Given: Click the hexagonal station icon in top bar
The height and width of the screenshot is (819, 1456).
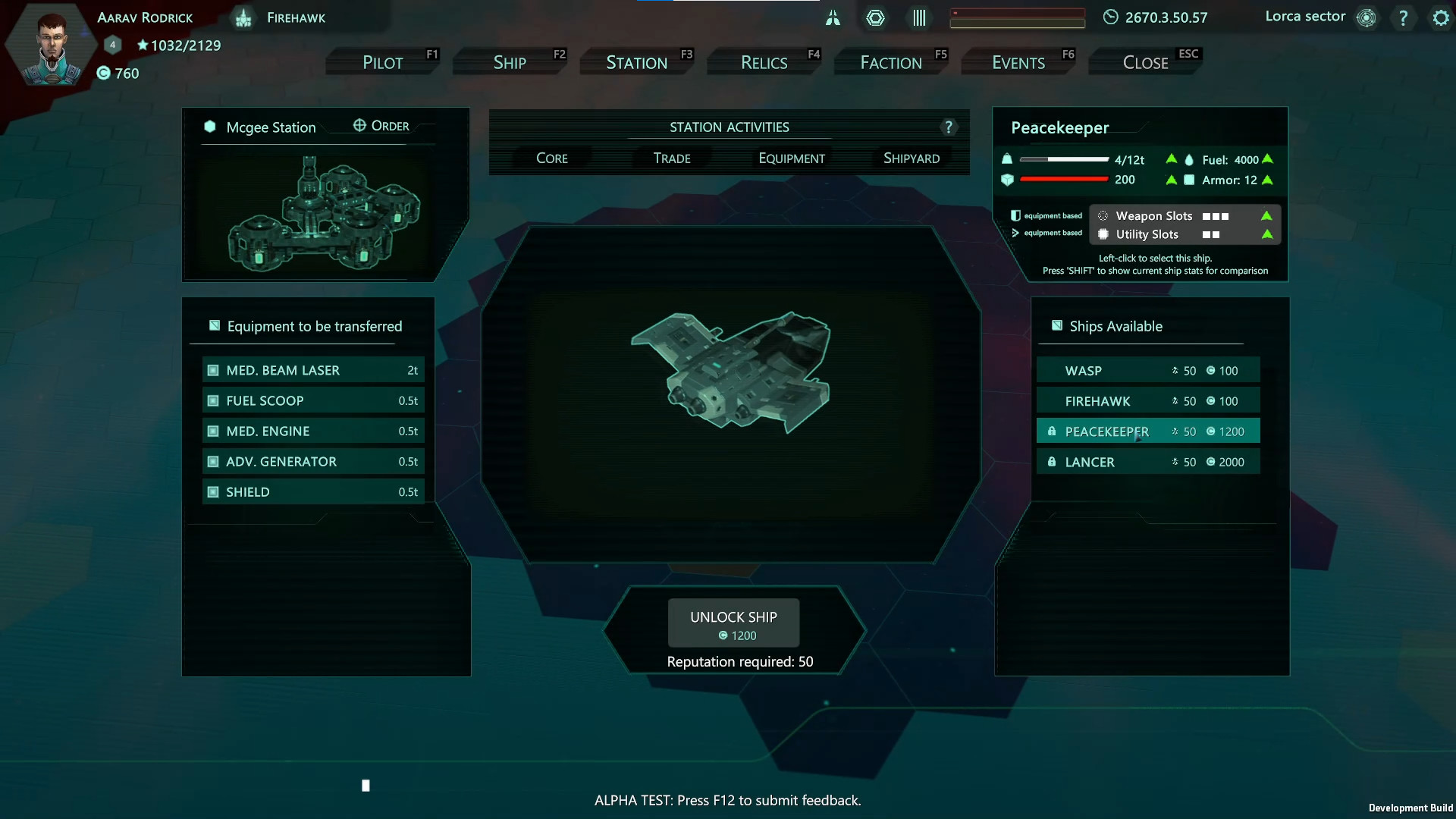Looking at the screenshot, I should [x=876, y=17].
